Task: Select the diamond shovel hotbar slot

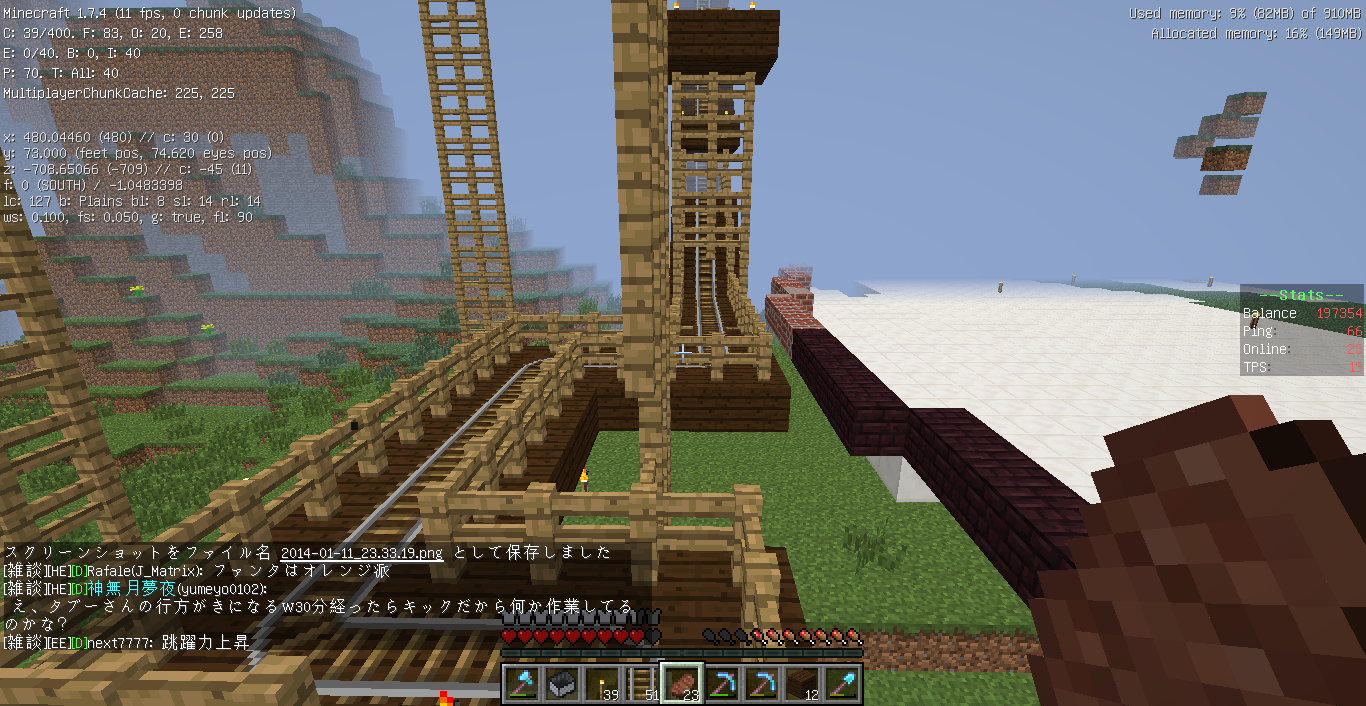Action: 842,684
